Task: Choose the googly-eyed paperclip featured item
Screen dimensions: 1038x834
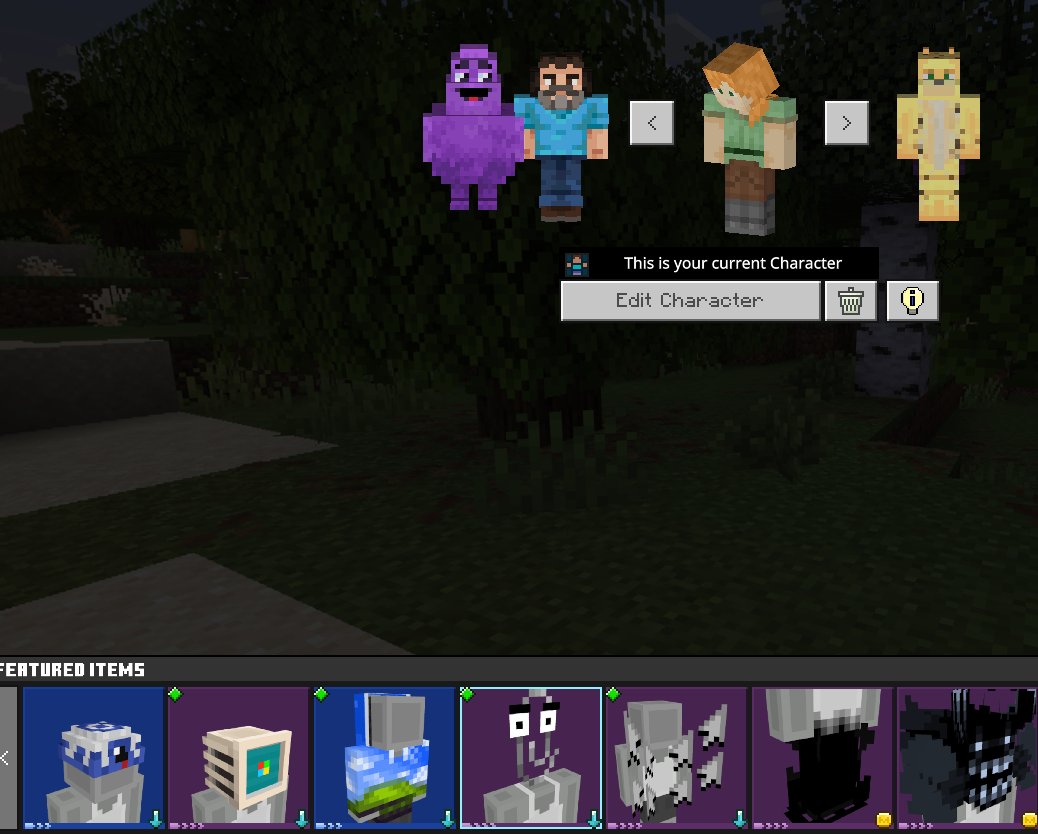Action: pyautogui.click(x=530, y=758)
